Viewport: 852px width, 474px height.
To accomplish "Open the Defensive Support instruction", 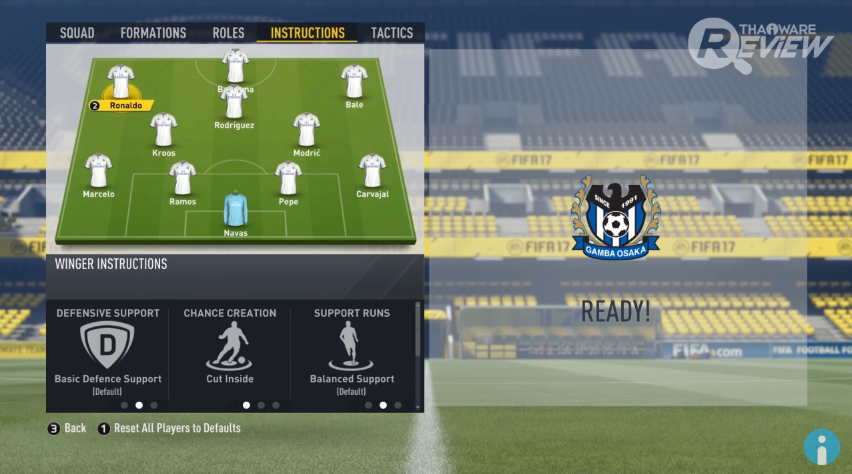I will coord(108,348).
